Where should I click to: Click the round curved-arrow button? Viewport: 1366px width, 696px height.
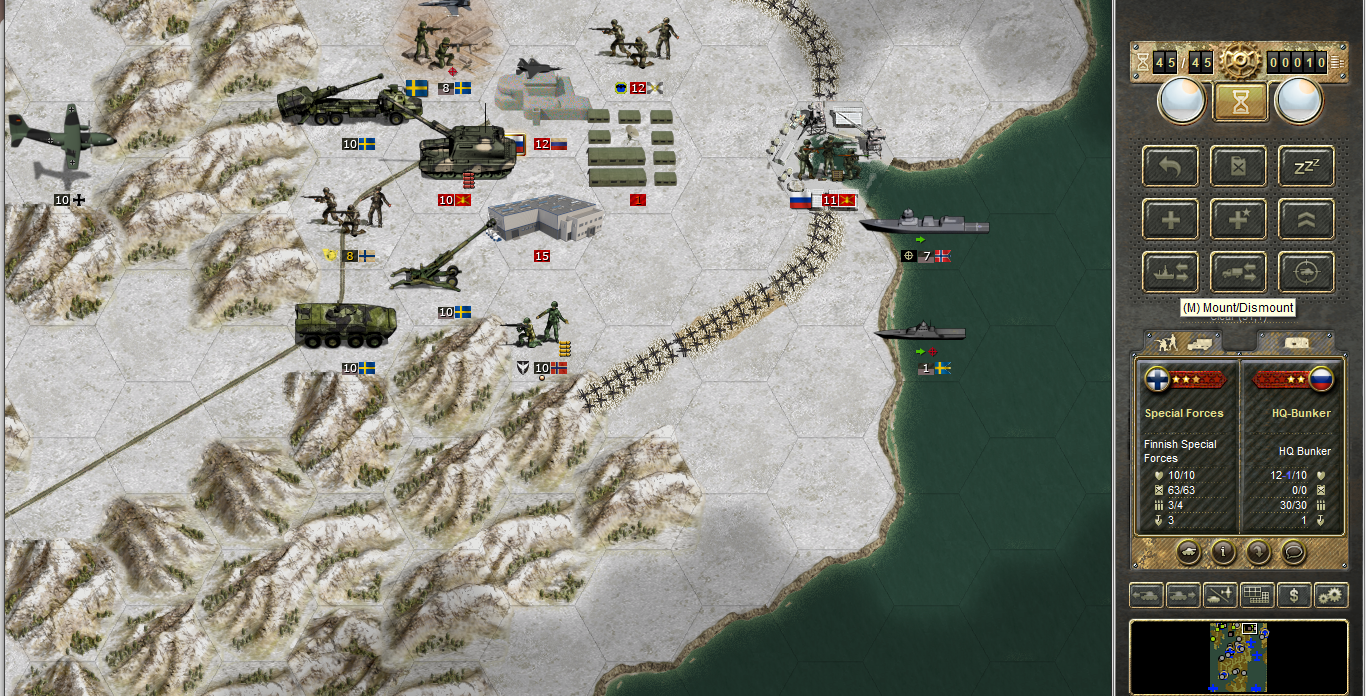click(x=1258, y=550)
